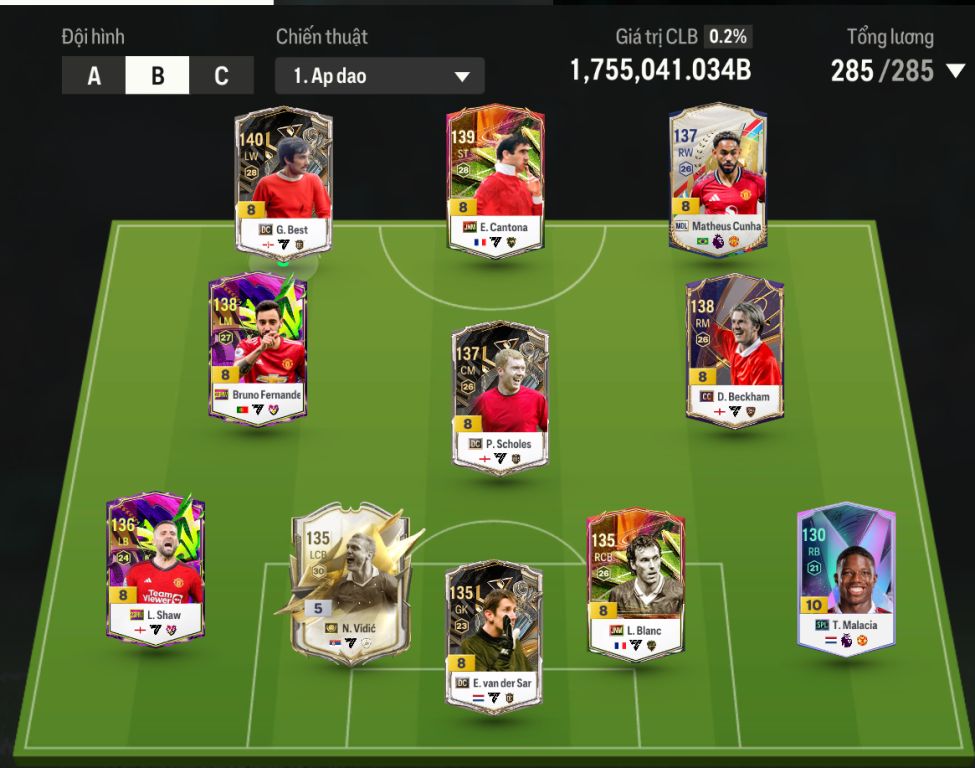This screenshot has height=768, width=975.
Task: Switch to squad tab C
Action: click(x=221, y=76)
